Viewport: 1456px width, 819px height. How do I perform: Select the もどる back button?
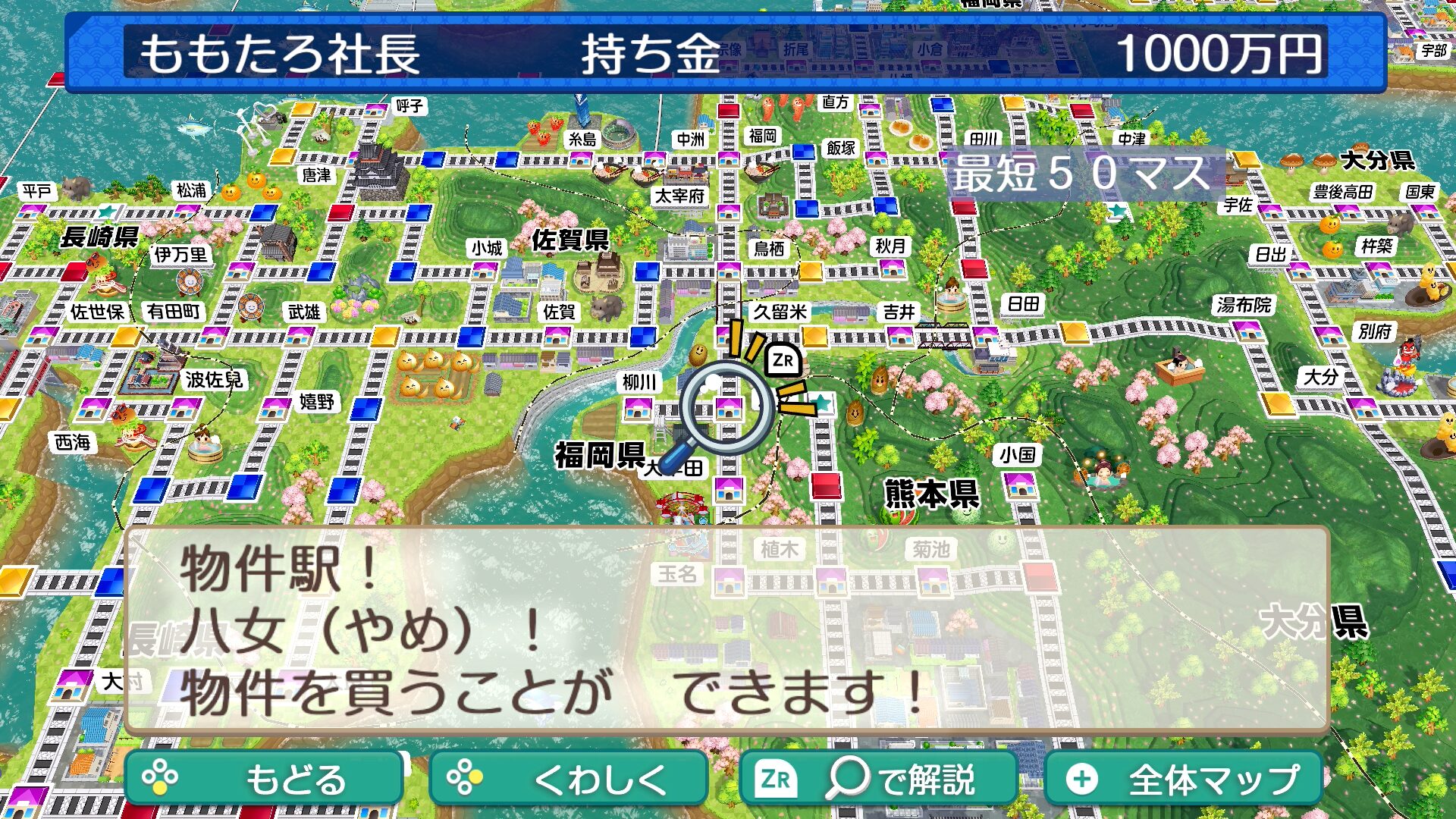264,779
